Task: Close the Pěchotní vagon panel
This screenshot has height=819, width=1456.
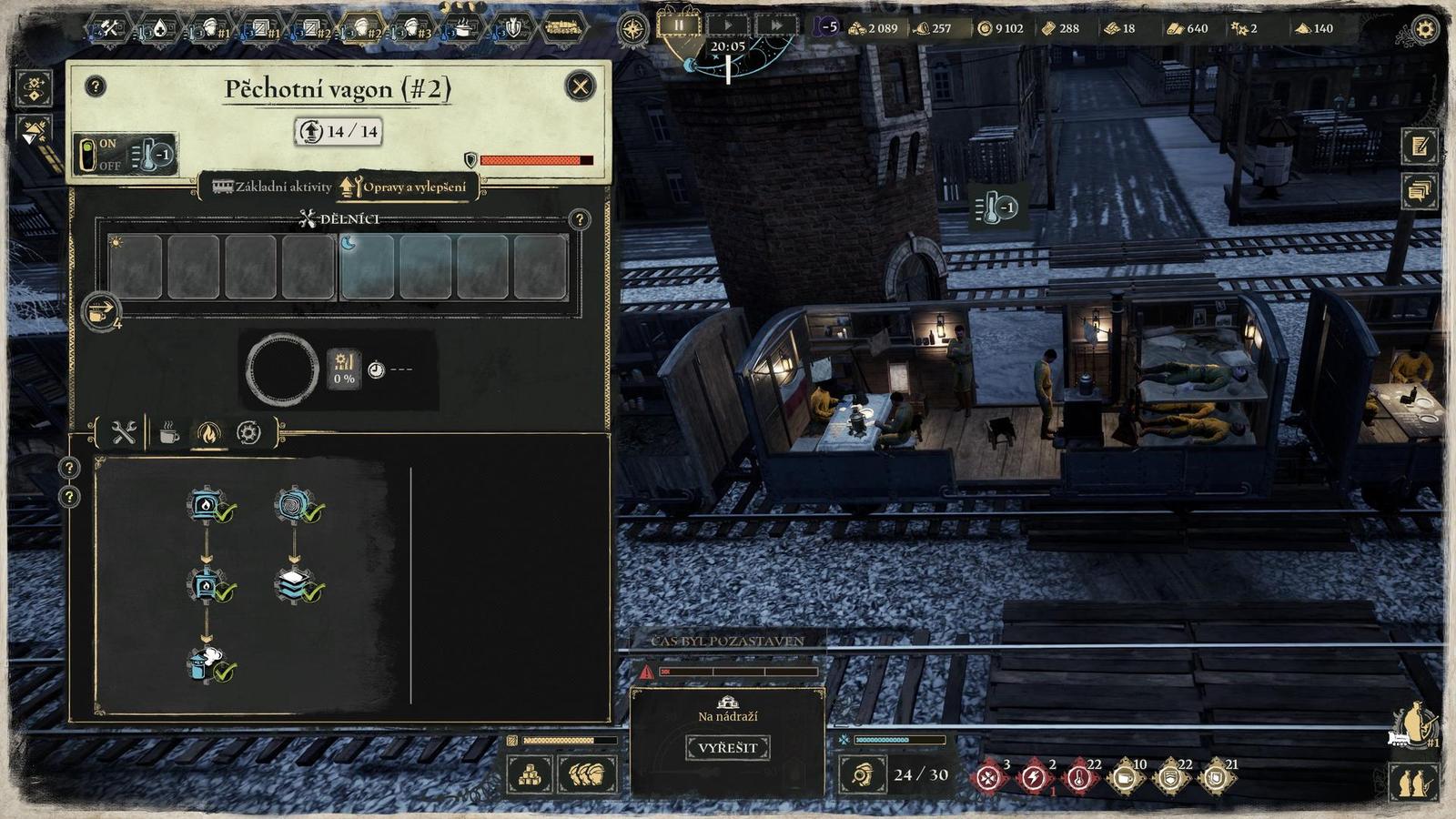Action: tap(580, 86)
